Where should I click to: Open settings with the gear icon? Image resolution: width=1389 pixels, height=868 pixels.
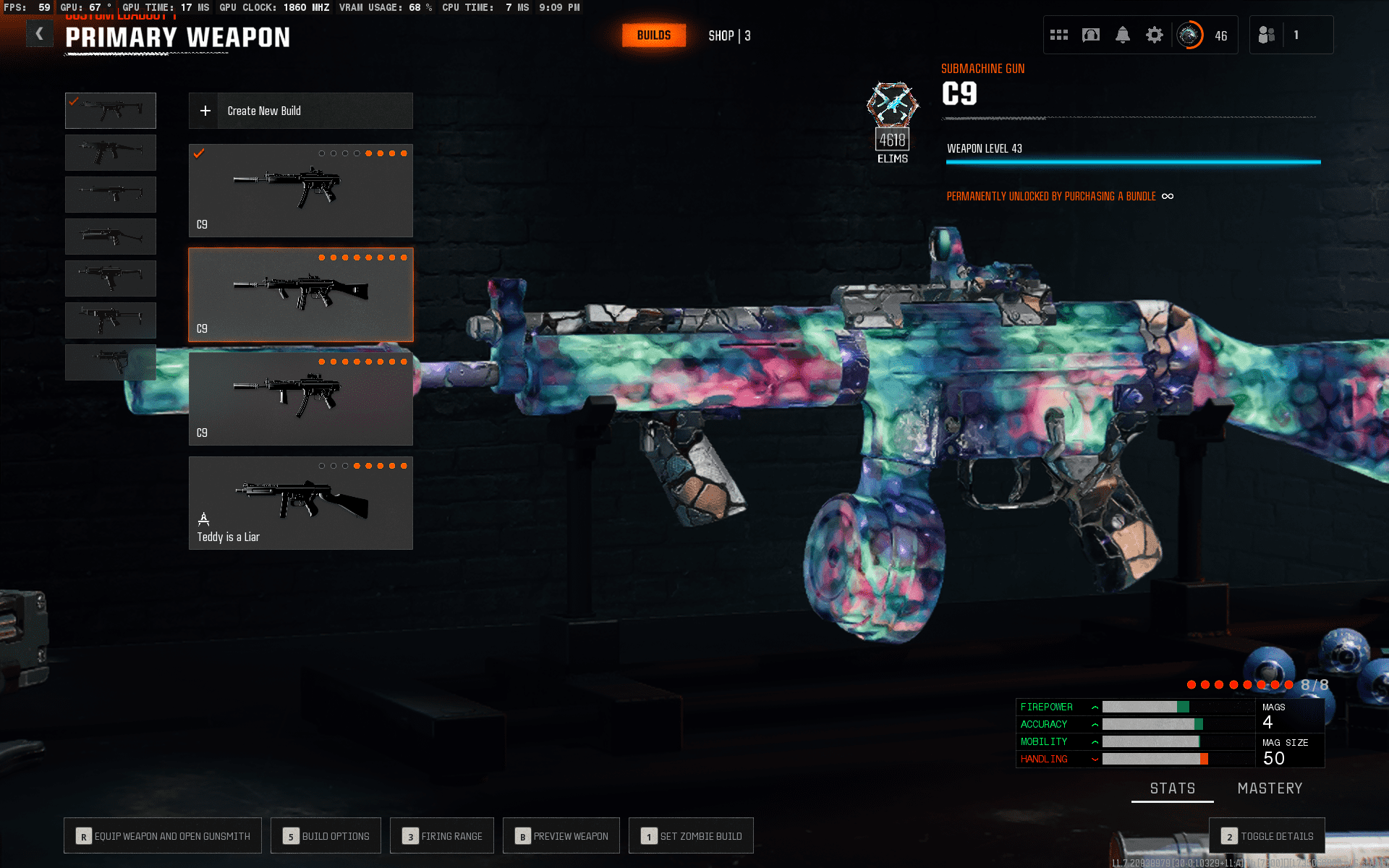click(1154, 35)
